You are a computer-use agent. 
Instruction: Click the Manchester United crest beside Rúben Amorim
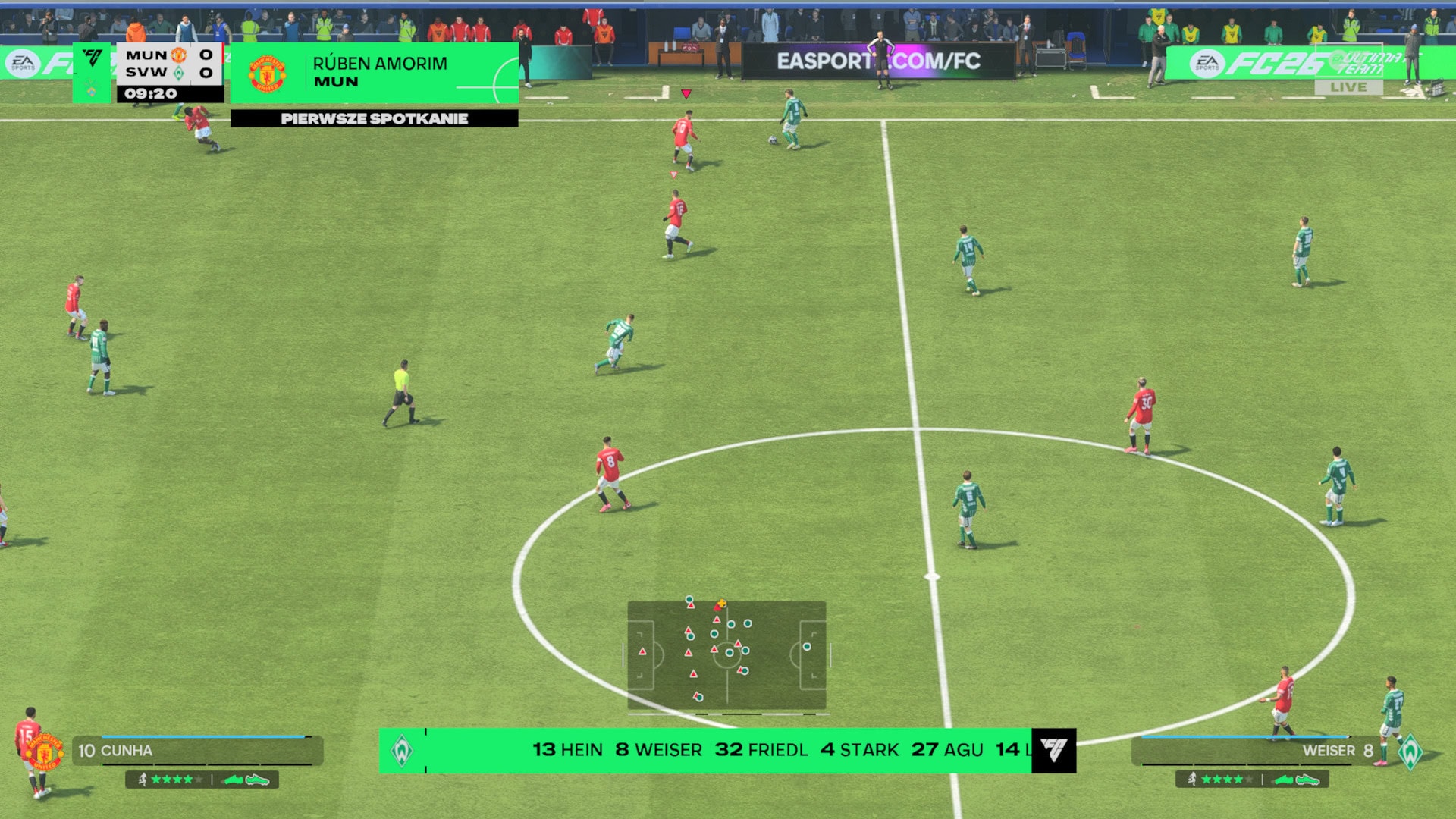point(267,74)
